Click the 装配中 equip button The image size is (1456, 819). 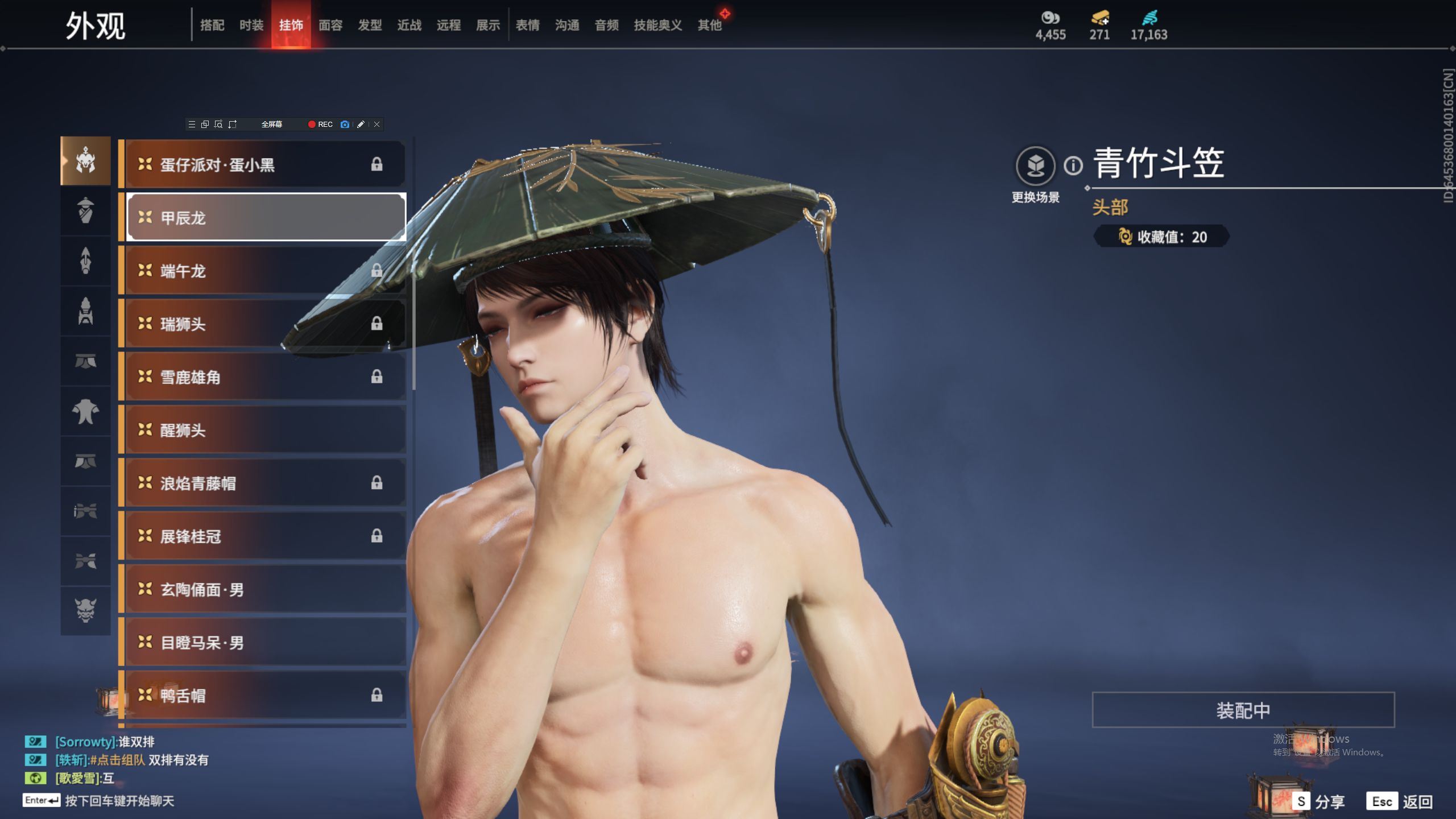tap(1243, 710)
